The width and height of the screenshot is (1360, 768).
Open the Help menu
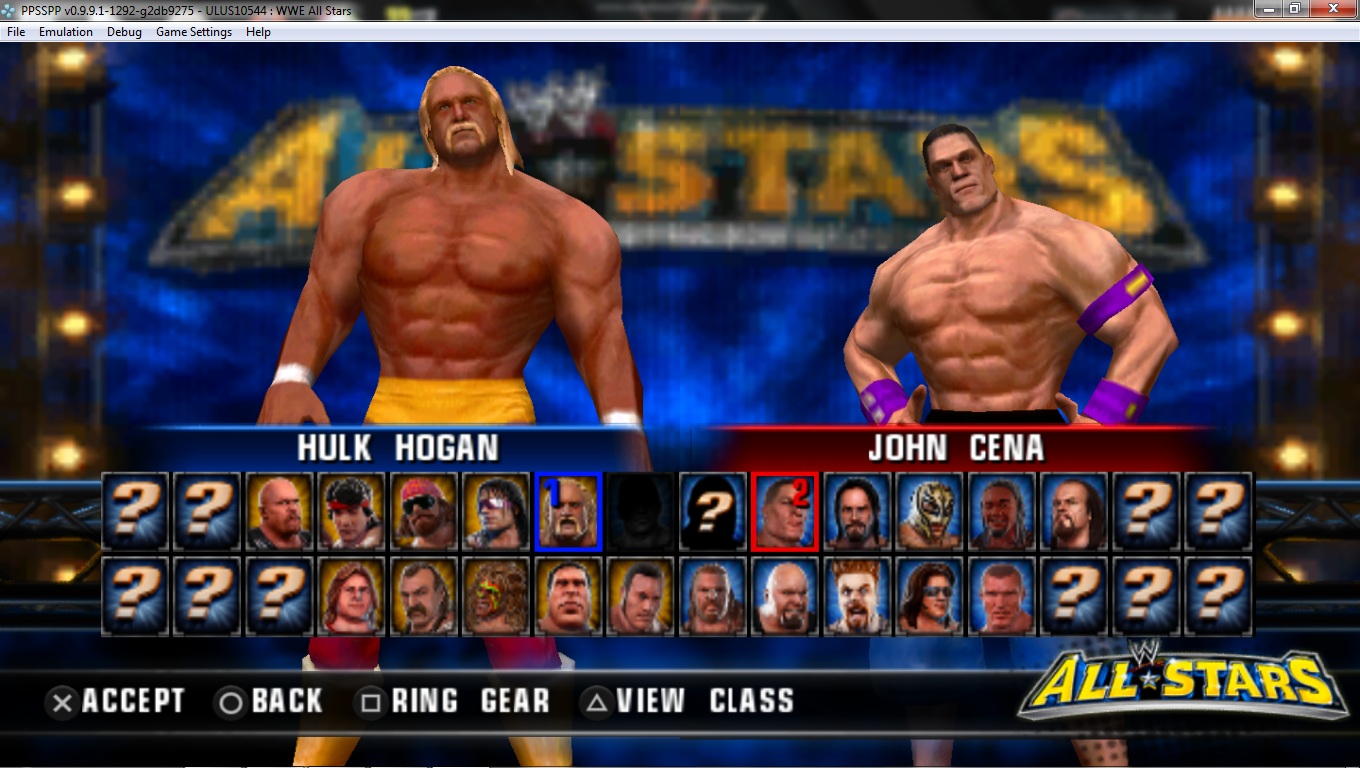258,32
